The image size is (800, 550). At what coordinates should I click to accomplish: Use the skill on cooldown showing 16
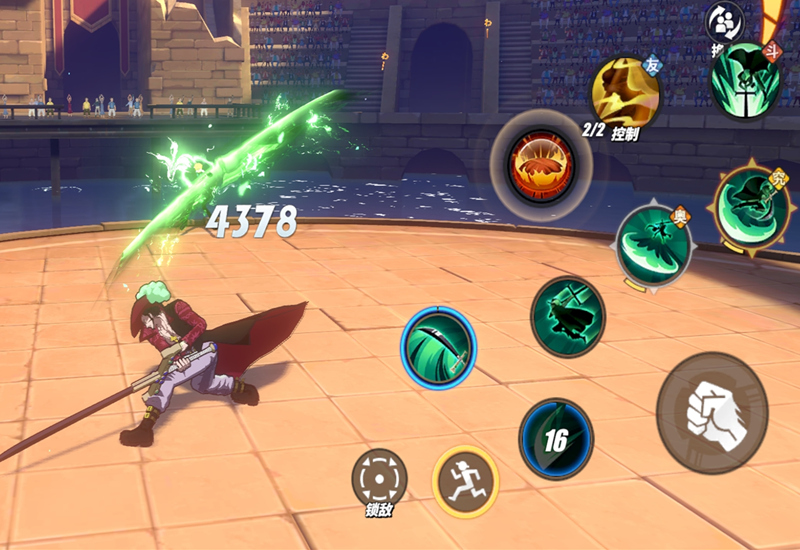point(556,438)
